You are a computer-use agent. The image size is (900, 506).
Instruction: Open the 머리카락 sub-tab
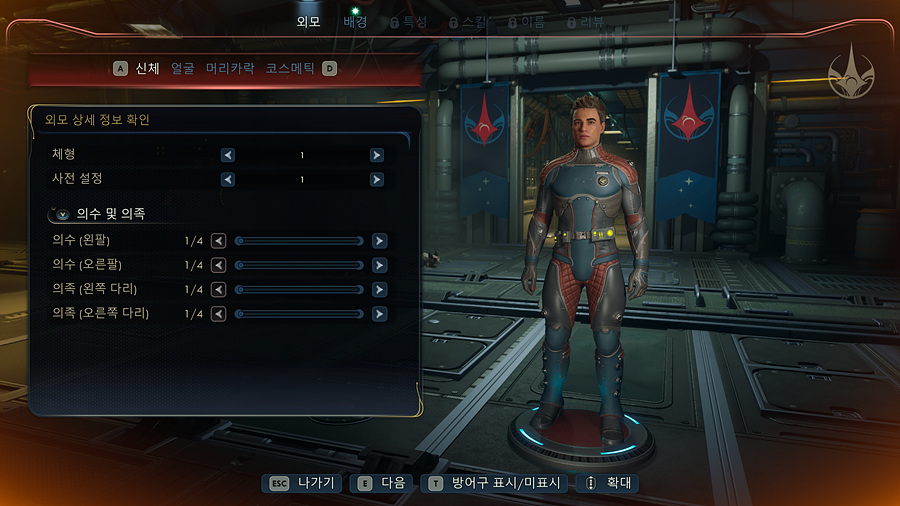click(230, 69)
